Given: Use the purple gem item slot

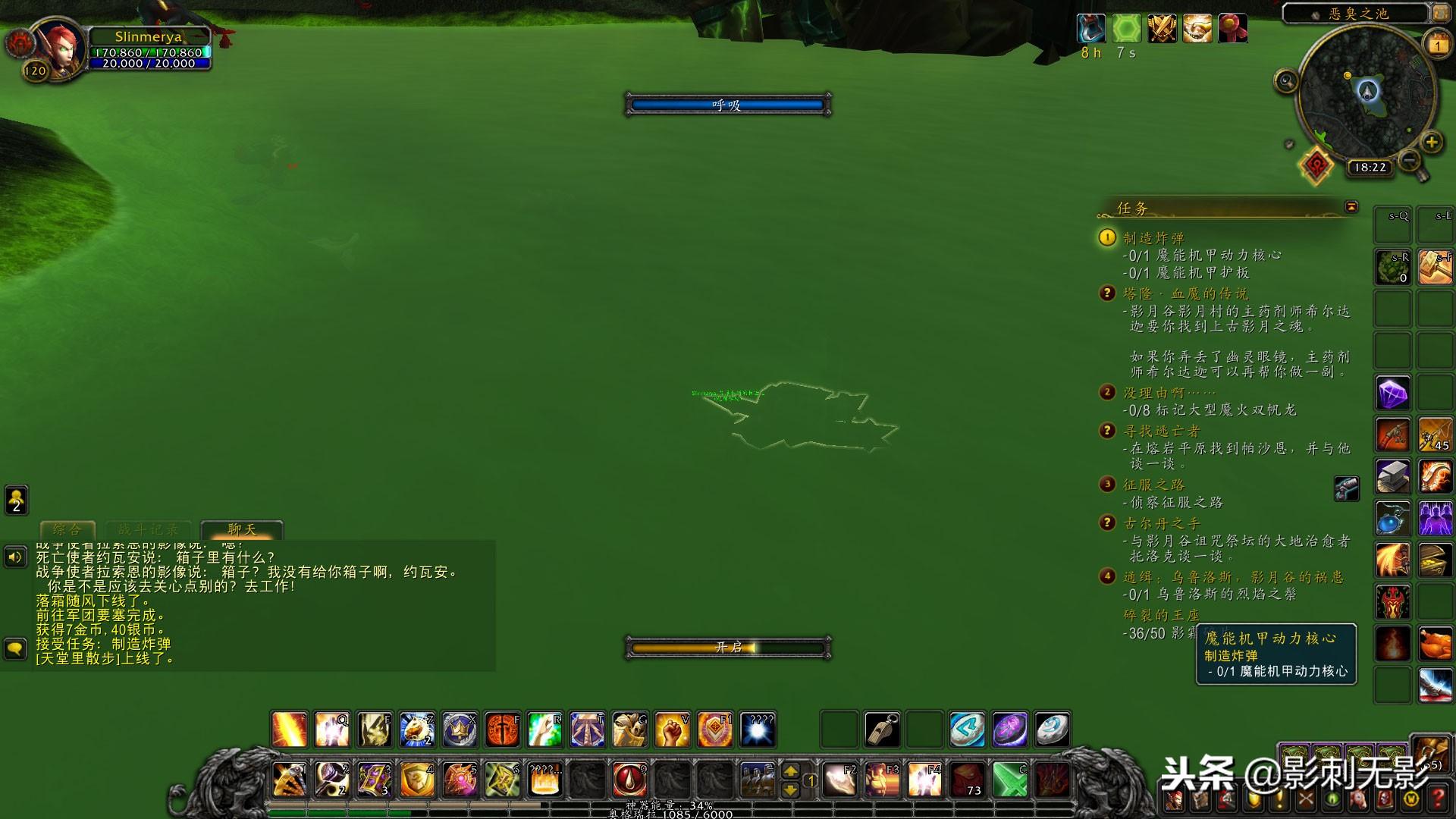Looking at the screenshot, I should click(x=1392, y=394).
